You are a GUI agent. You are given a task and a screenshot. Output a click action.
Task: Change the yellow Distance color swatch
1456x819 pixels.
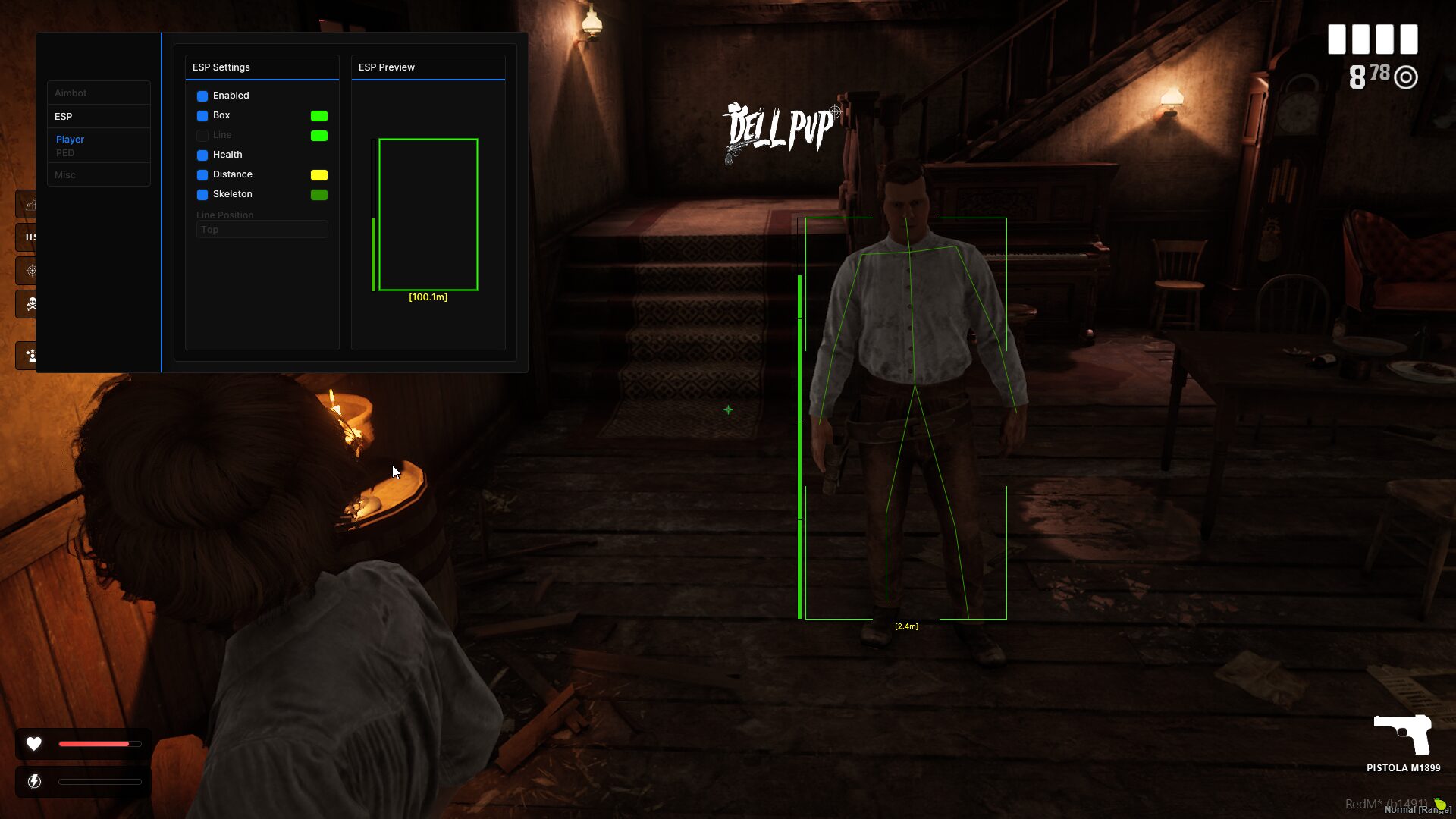coord(319,175)
